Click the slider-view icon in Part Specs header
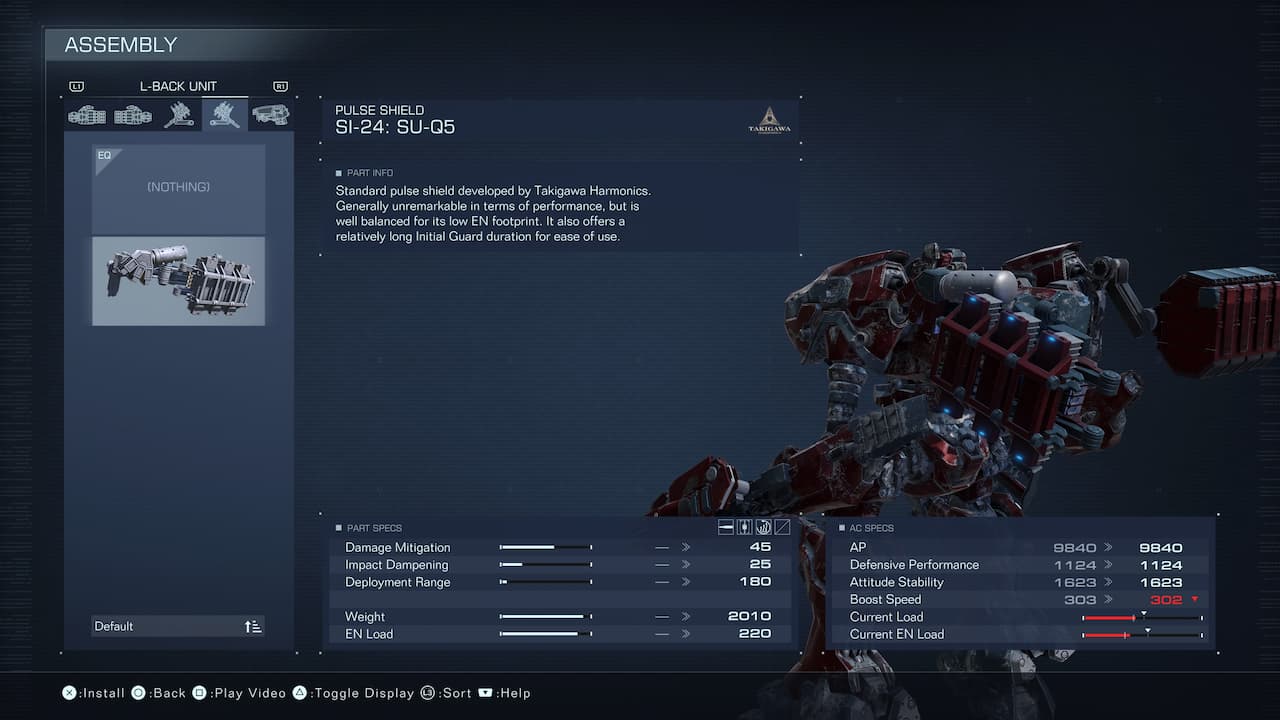This screenshot has width=1280, height=720. (743, 527)
